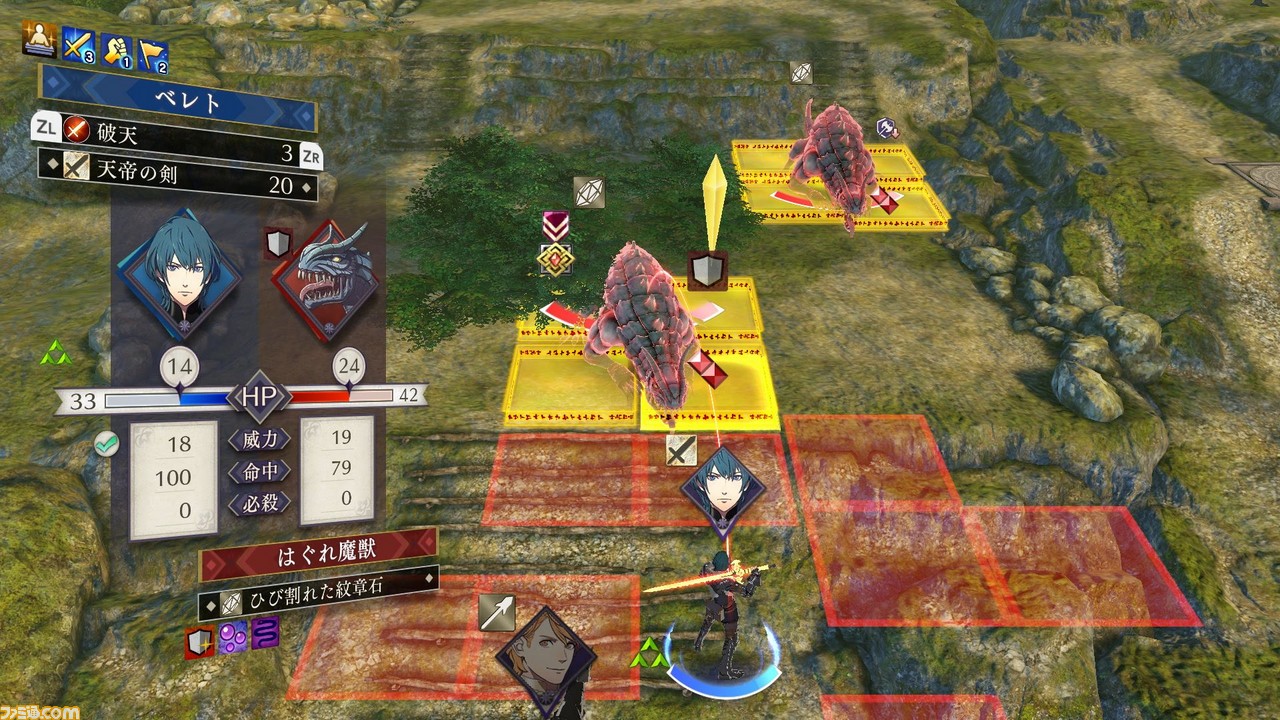
Task: Open the professor instruction icon top-left
Action: tap(38, 40)
